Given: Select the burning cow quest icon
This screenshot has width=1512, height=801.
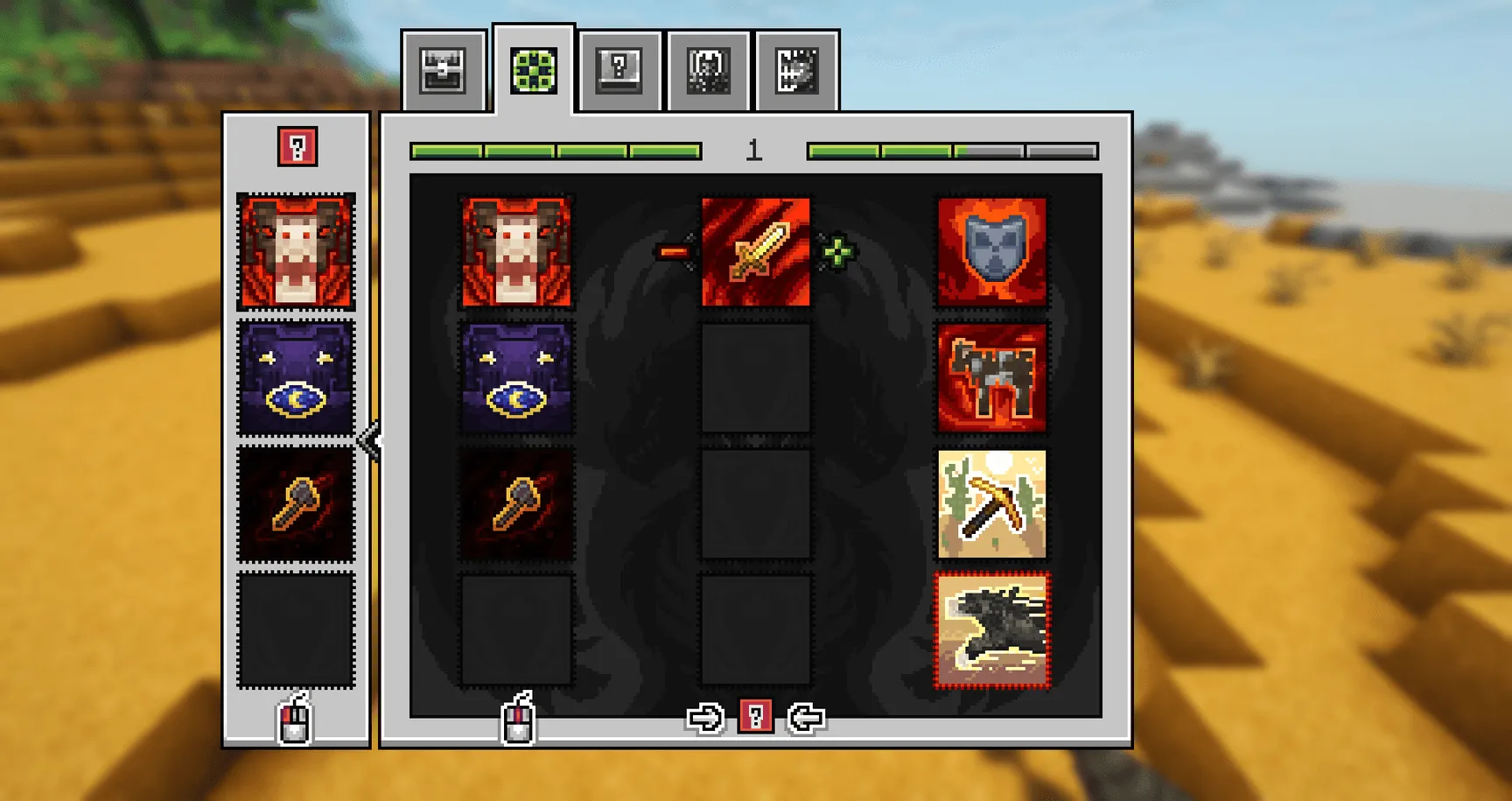Looking at the screenshot, I should point(991,376).
